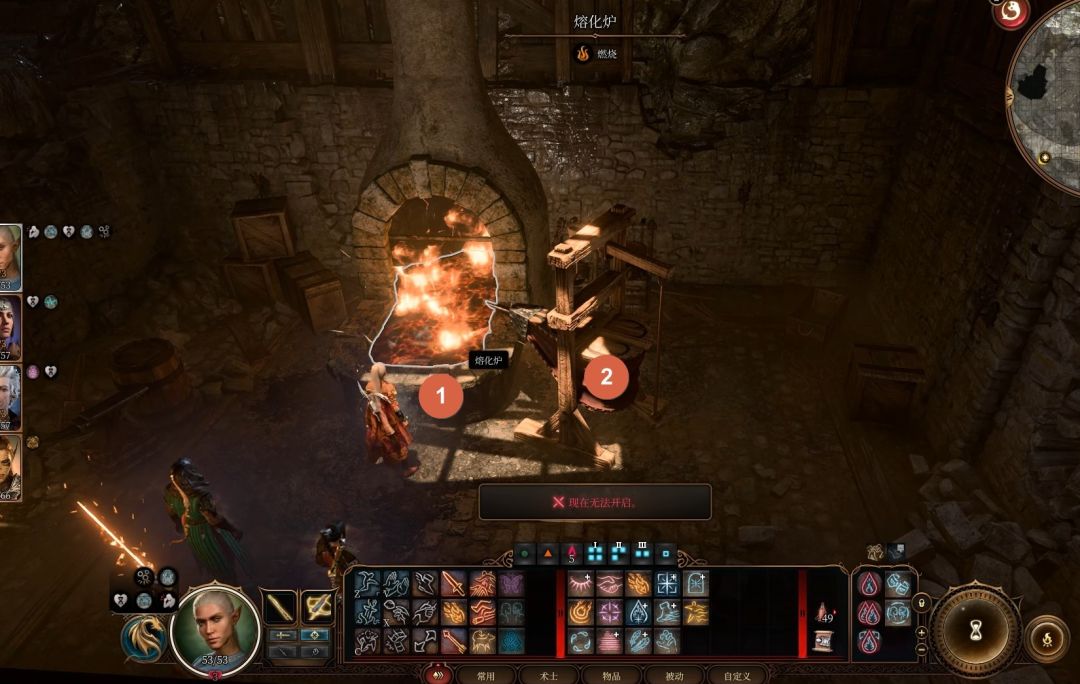Open the 术士 hotbar tab
Image resolution: width=1080 pixels, height=684 pixels.
point(549,676)
